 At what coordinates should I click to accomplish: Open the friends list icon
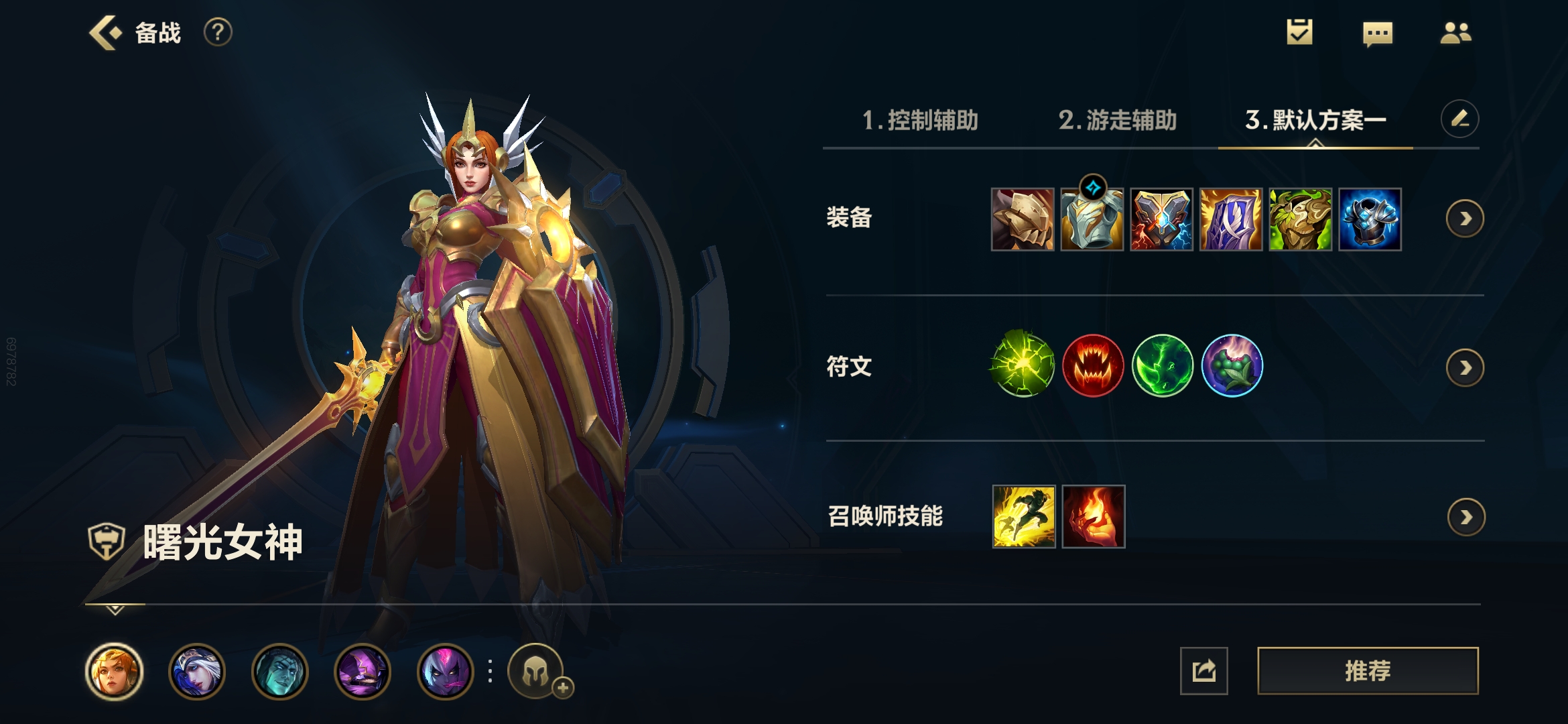click(1456, 31)
